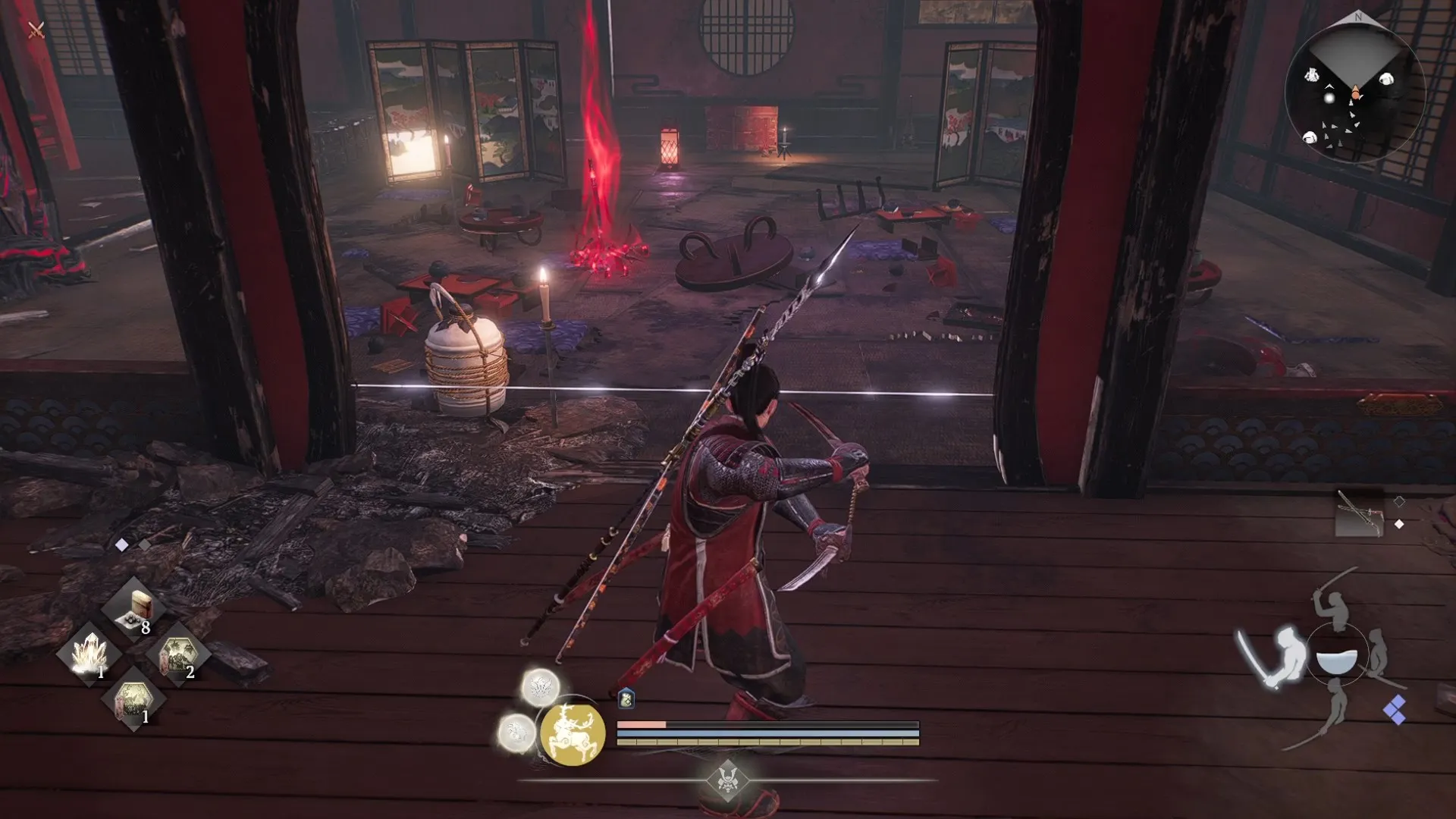
Task: Pick the hexagonal talisman with count 1
Action: click(x=134, y=699)
